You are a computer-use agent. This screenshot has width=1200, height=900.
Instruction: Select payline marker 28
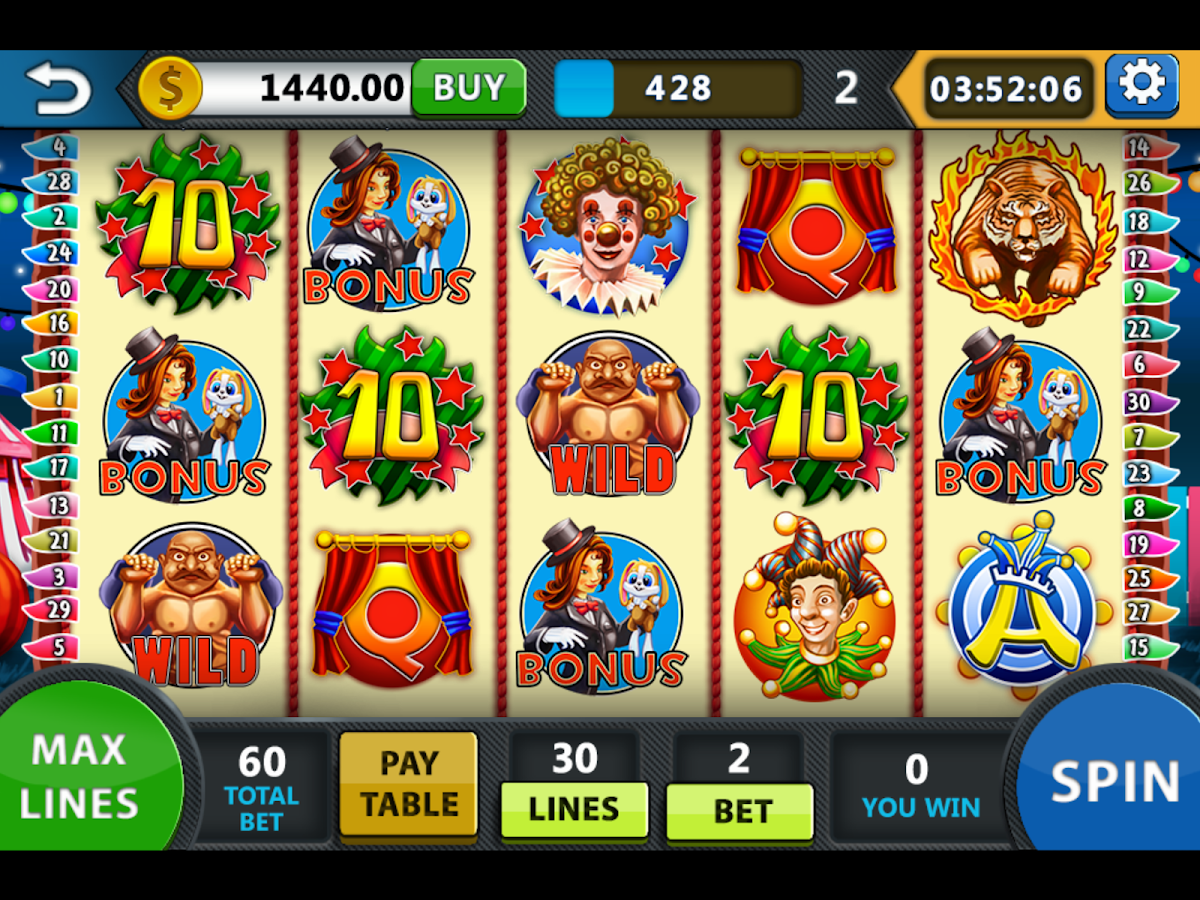(x=56, y=182)
